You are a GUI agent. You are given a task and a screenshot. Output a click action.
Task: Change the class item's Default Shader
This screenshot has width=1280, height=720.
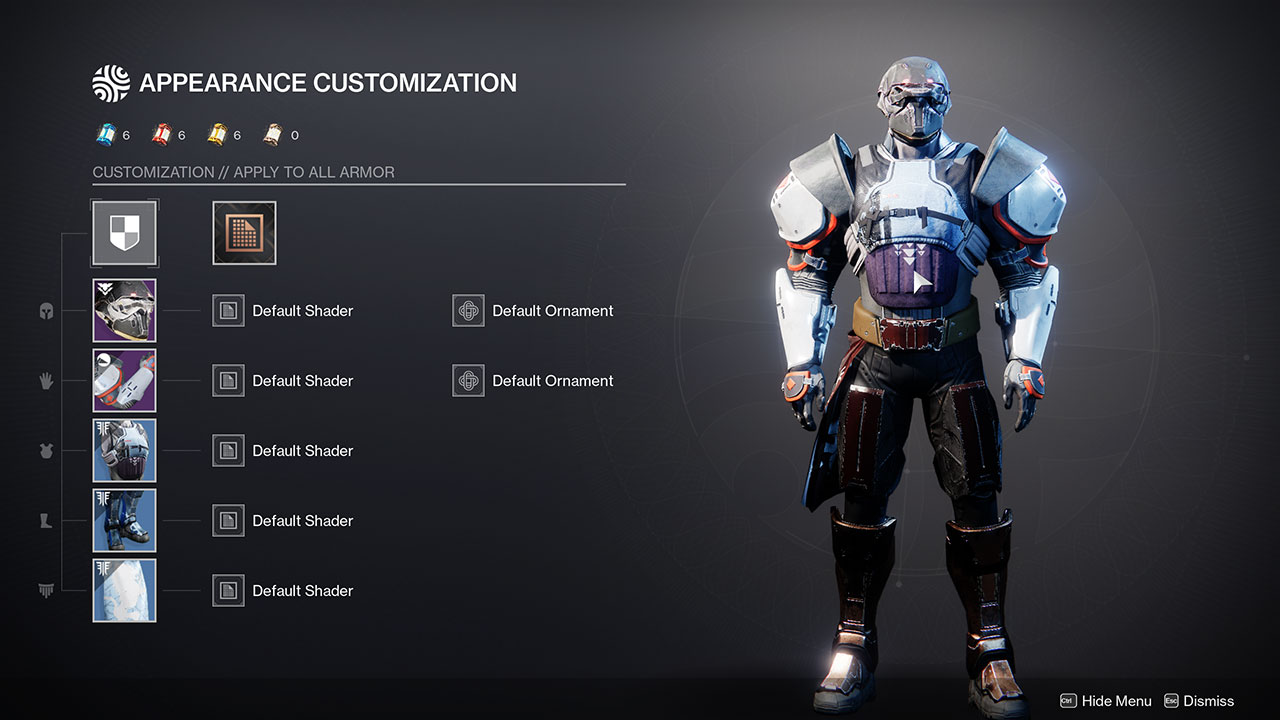coord(229,591)
